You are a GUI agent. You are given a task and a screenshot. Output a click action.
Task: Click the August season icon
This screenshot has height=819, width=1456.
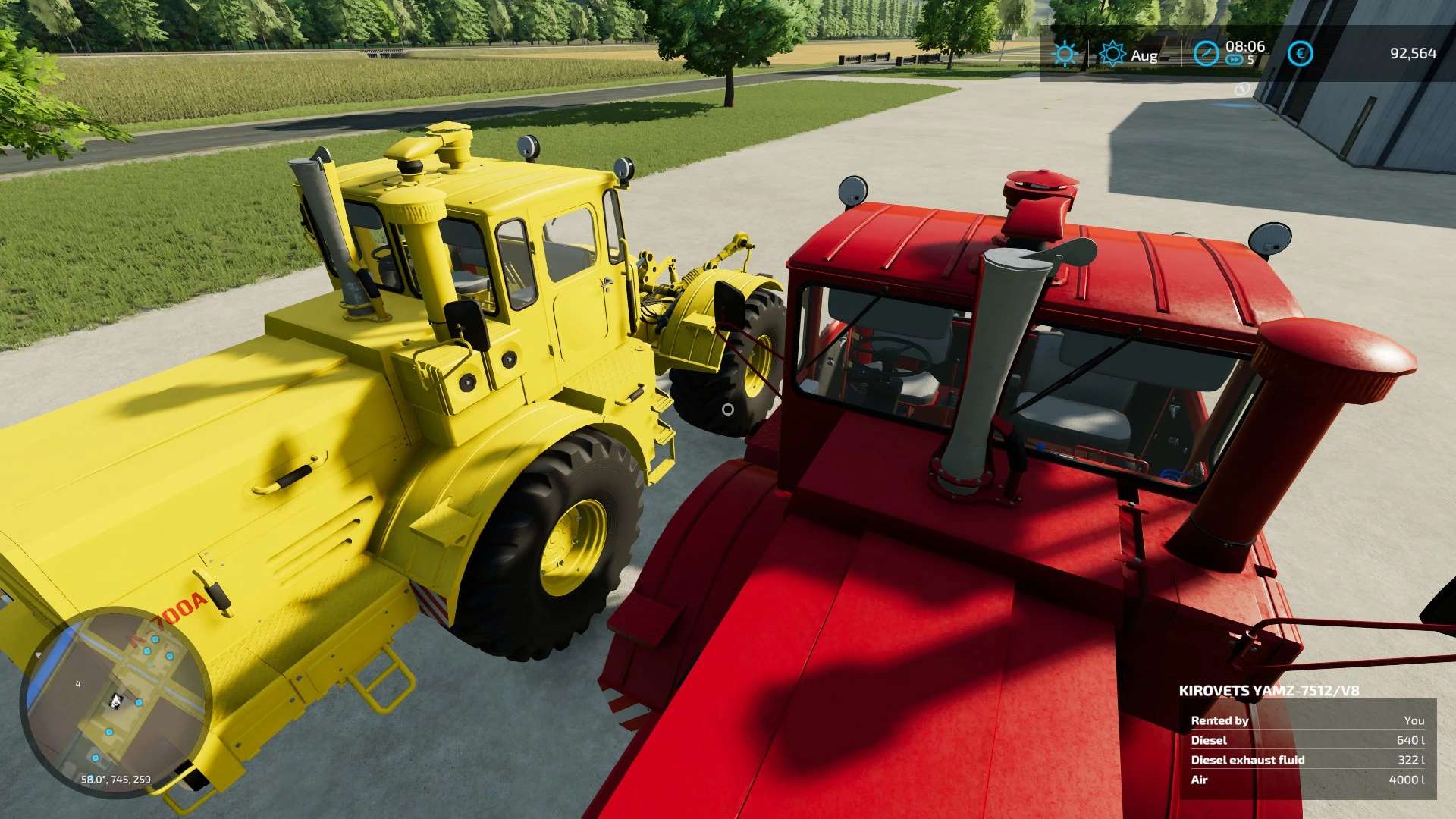coord(1112,54)
